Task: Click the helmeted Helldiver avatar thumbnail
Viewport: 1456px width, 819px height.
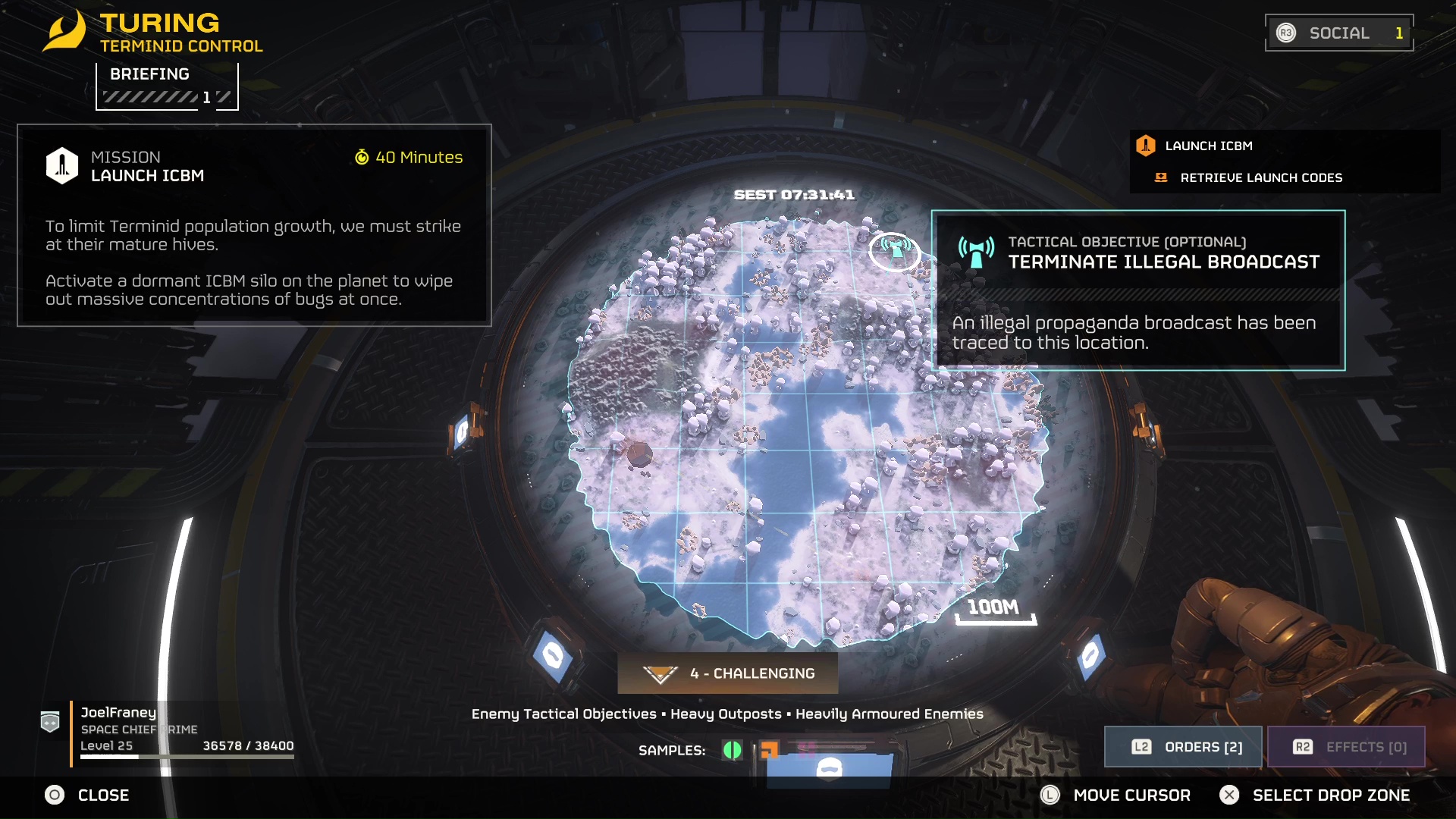Action: 829,769
